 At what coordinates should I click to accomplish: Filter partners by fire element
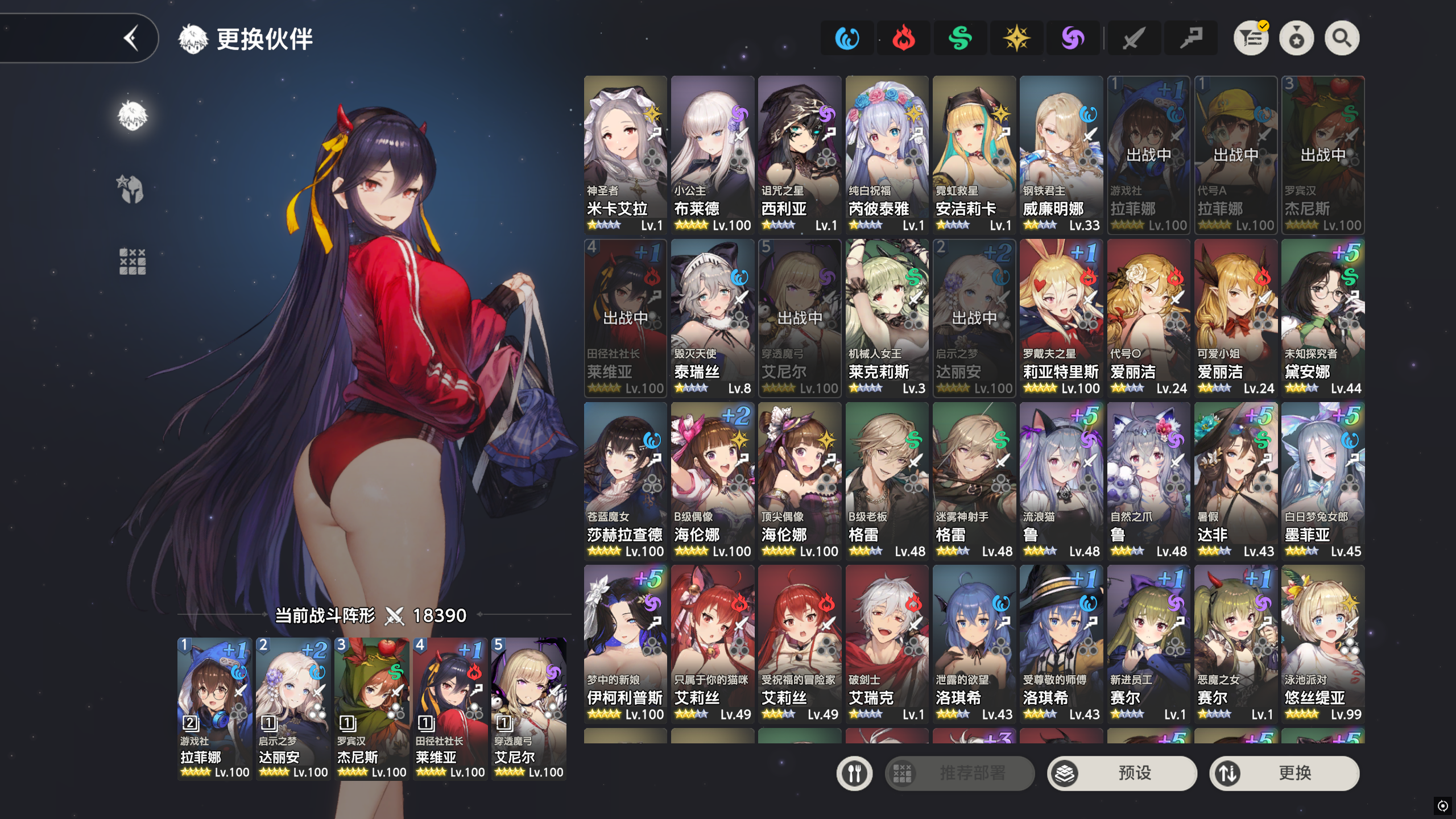pyautogui.click(x=903, y=39)
